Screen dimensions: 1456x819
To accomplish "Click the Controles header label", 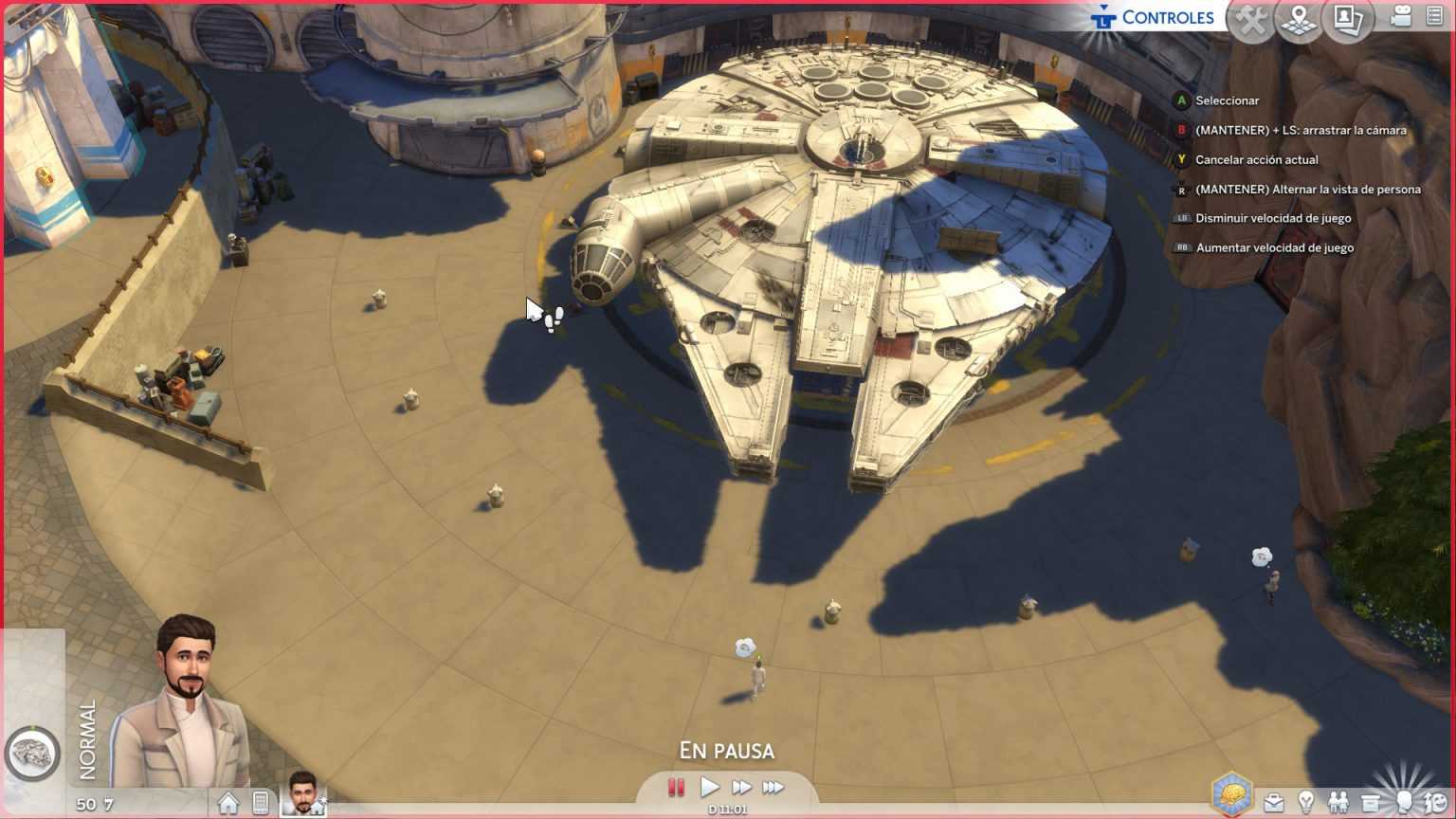I will coord(1168,16).
